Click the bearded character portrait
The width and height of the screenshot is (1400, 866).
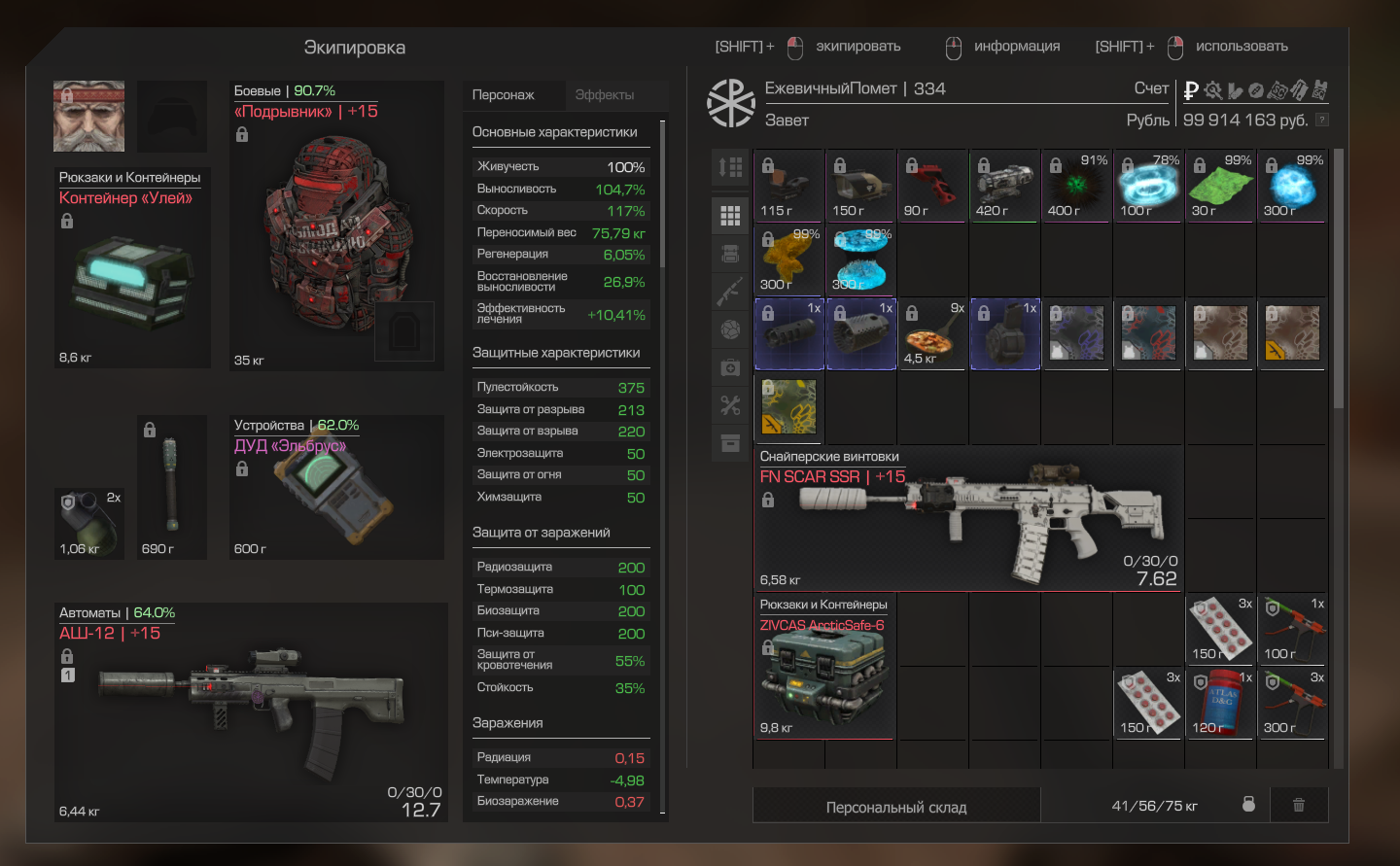point(88,116)
